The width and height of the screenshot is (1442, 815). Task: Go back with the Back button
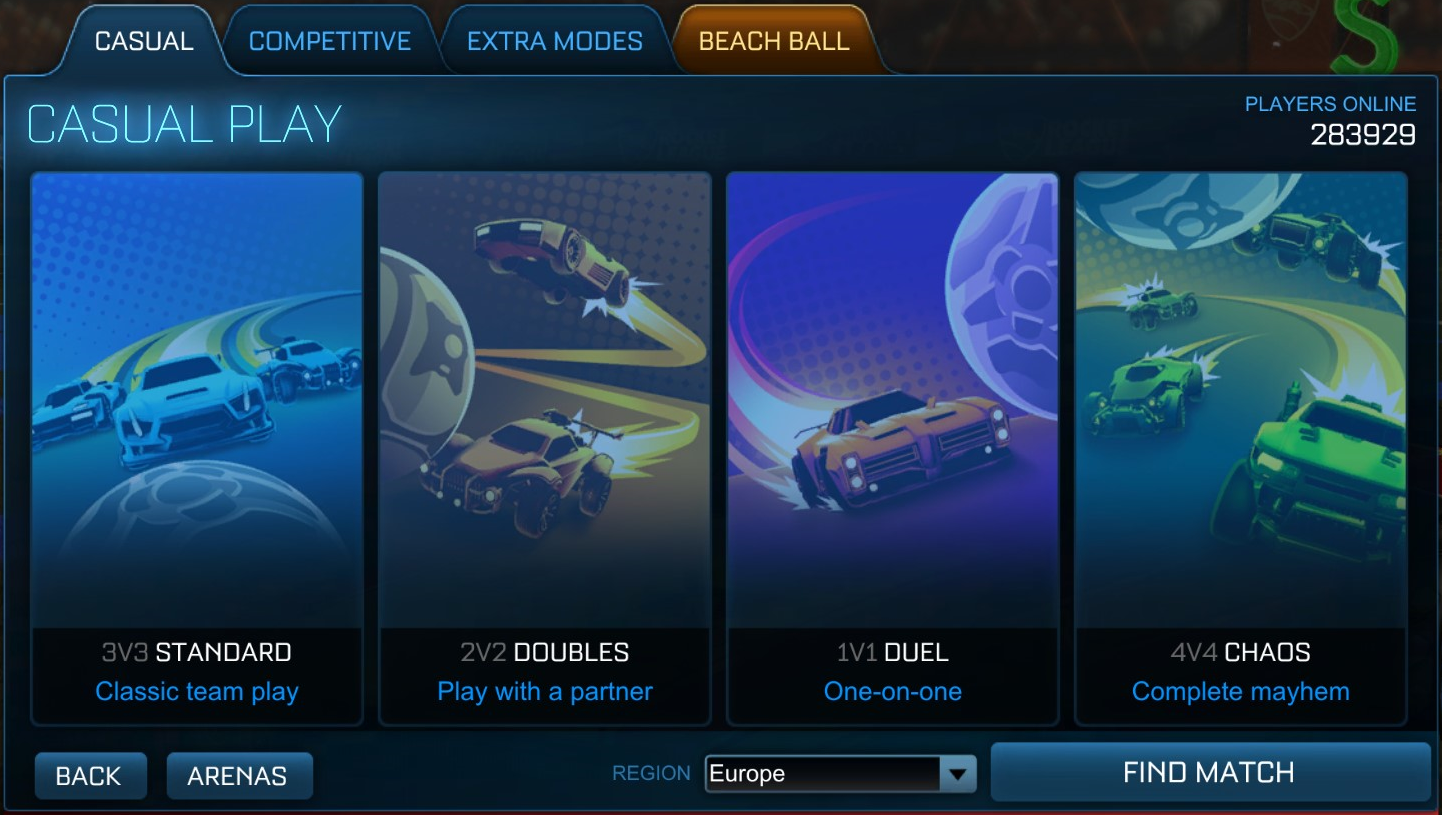coord(90,774)
